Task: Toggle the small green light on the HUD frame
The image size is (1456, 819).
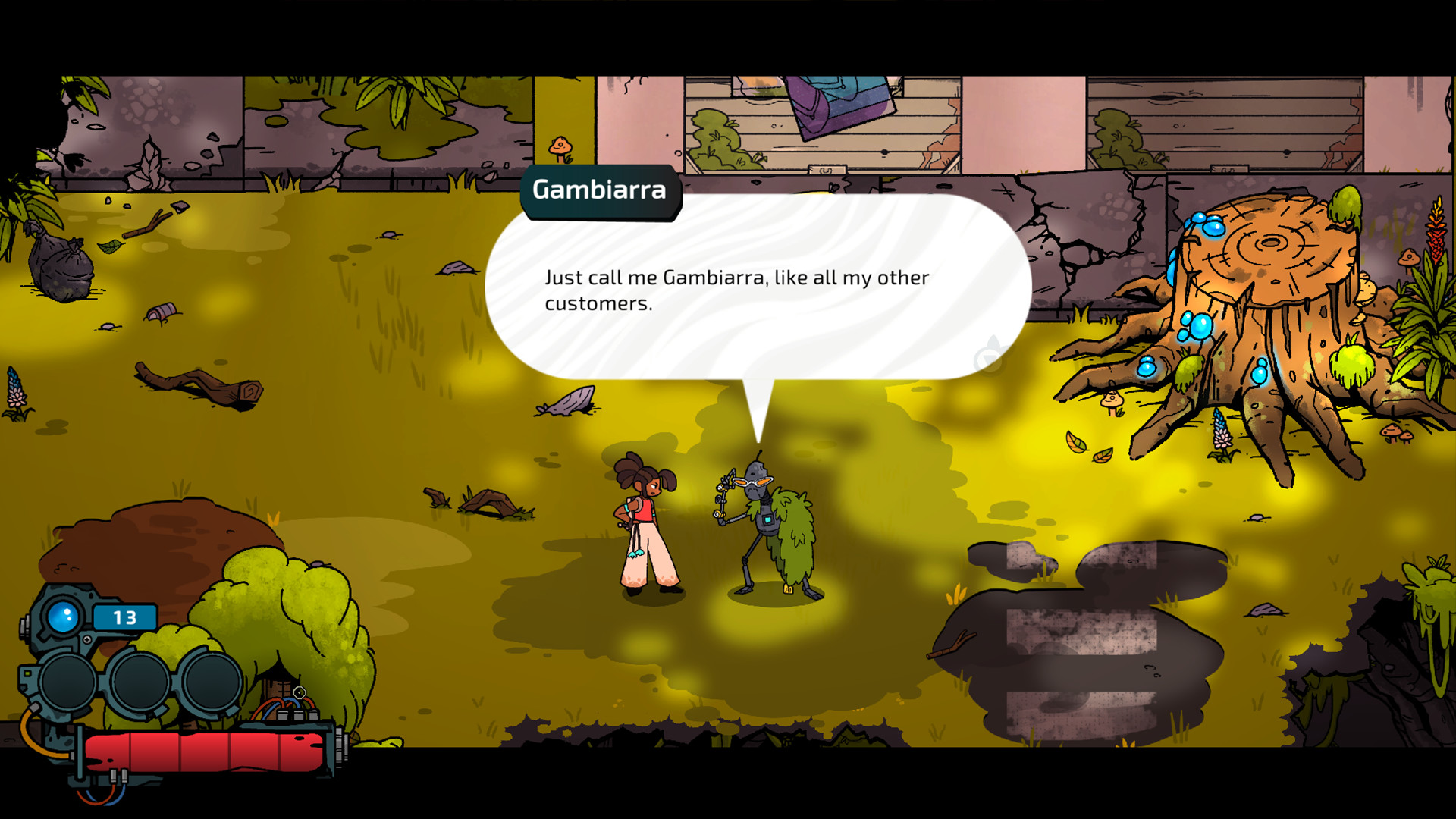Action: [x=27, y=673]
